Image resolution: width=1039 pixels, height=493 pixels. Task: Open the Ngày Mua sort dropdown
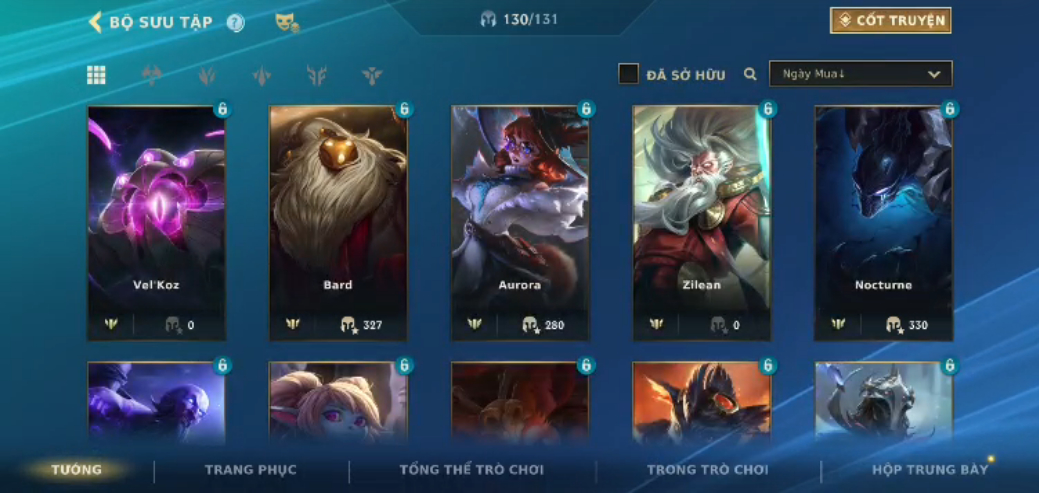(860, 74)
